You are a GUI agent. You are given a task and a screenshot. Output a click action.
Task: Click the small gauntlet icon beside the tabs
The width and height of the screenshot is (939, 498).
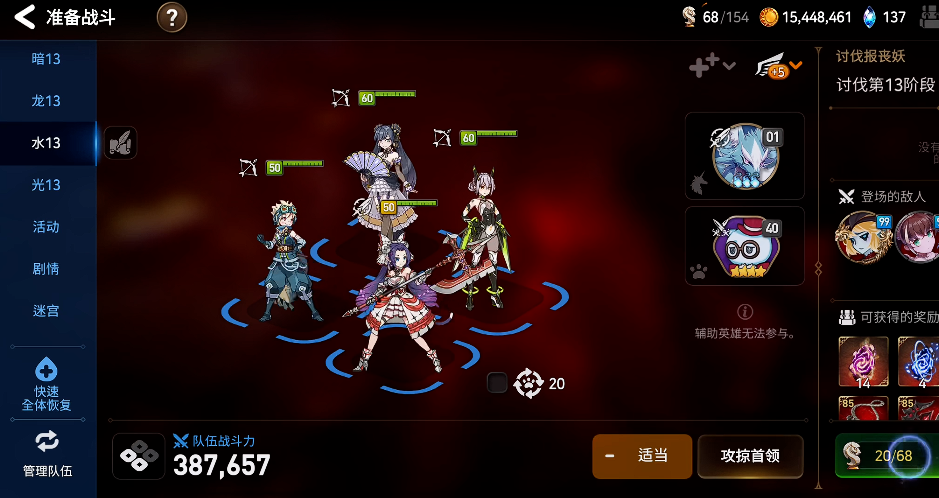[x=120, y=143]
